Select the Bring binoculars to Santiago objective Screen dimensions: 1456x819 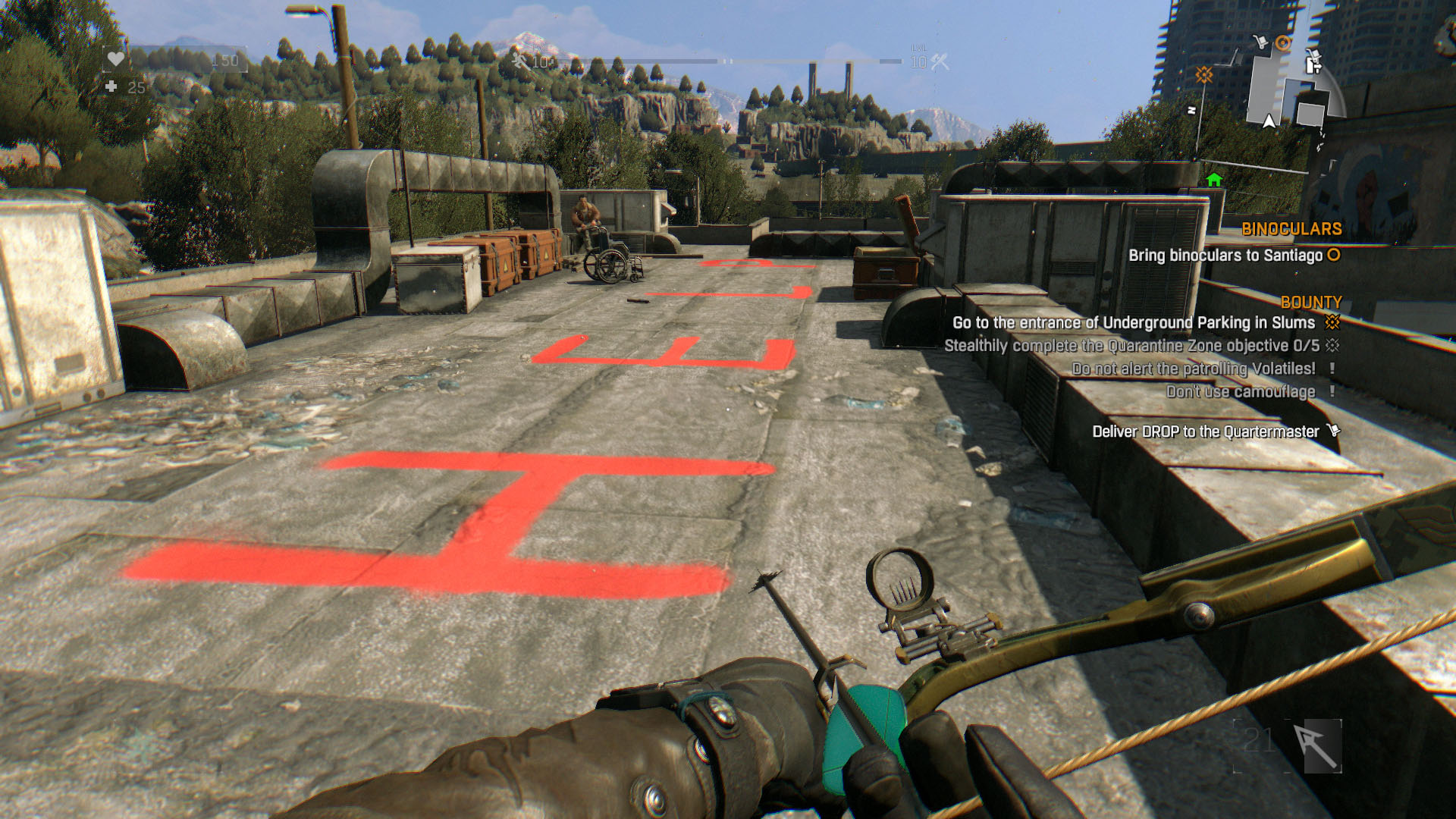point(1225,256)
